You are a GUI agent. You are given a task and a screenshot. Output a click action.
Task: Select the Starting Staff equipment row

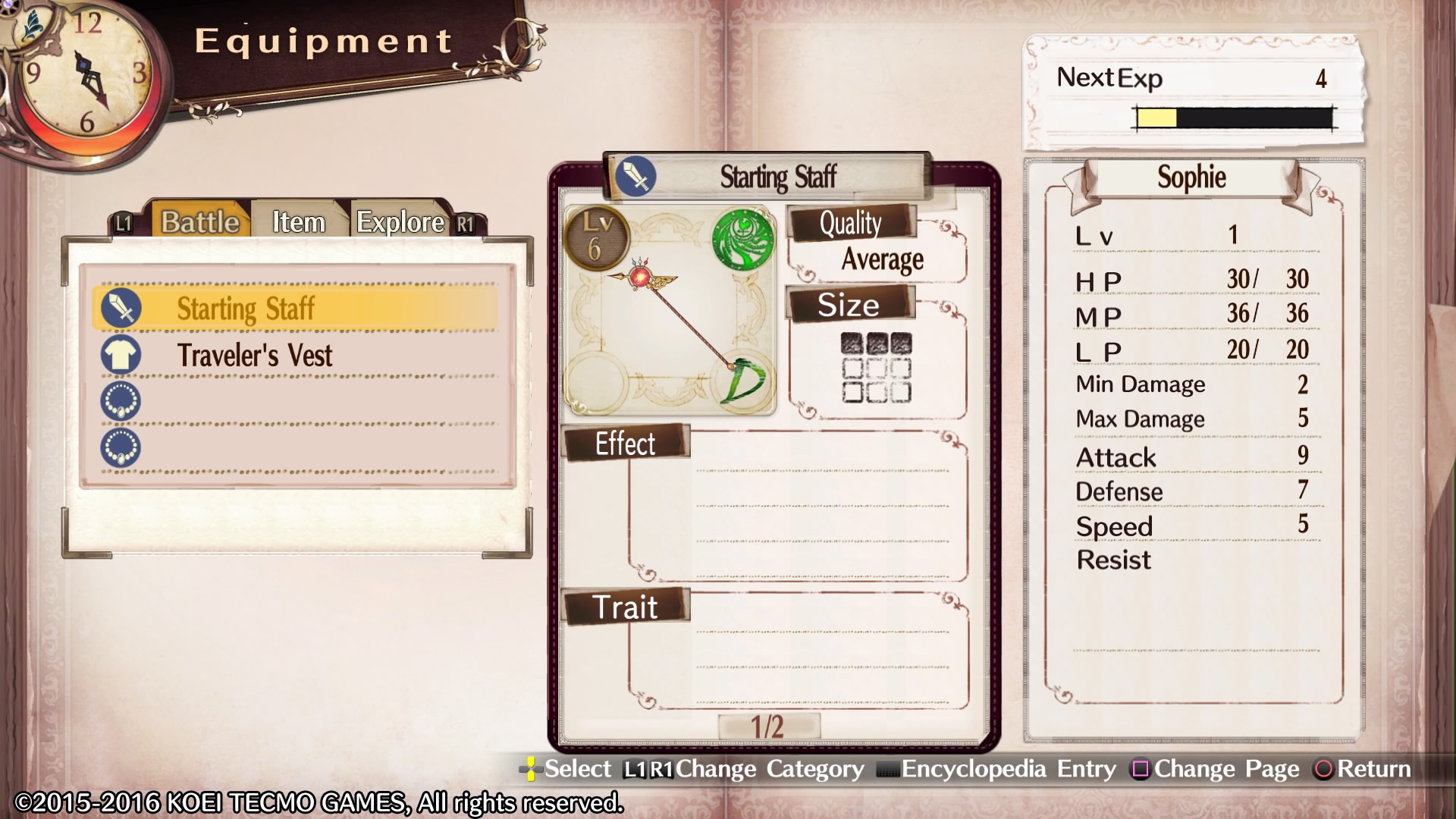click(296, 309)
